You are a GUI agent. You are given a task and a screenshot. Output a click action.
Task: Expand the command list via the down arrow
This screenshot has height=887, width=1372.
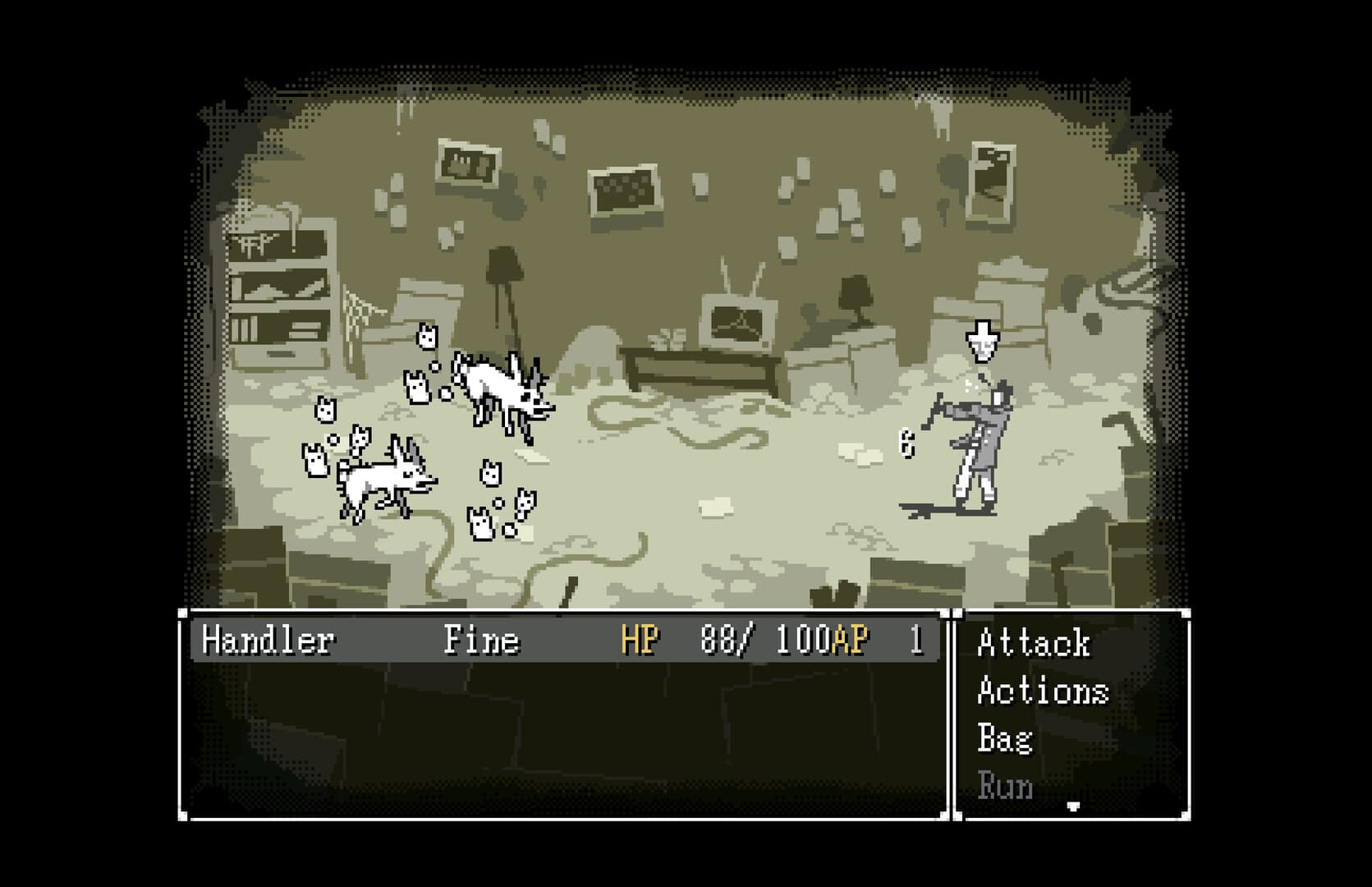click(1072, 803)
